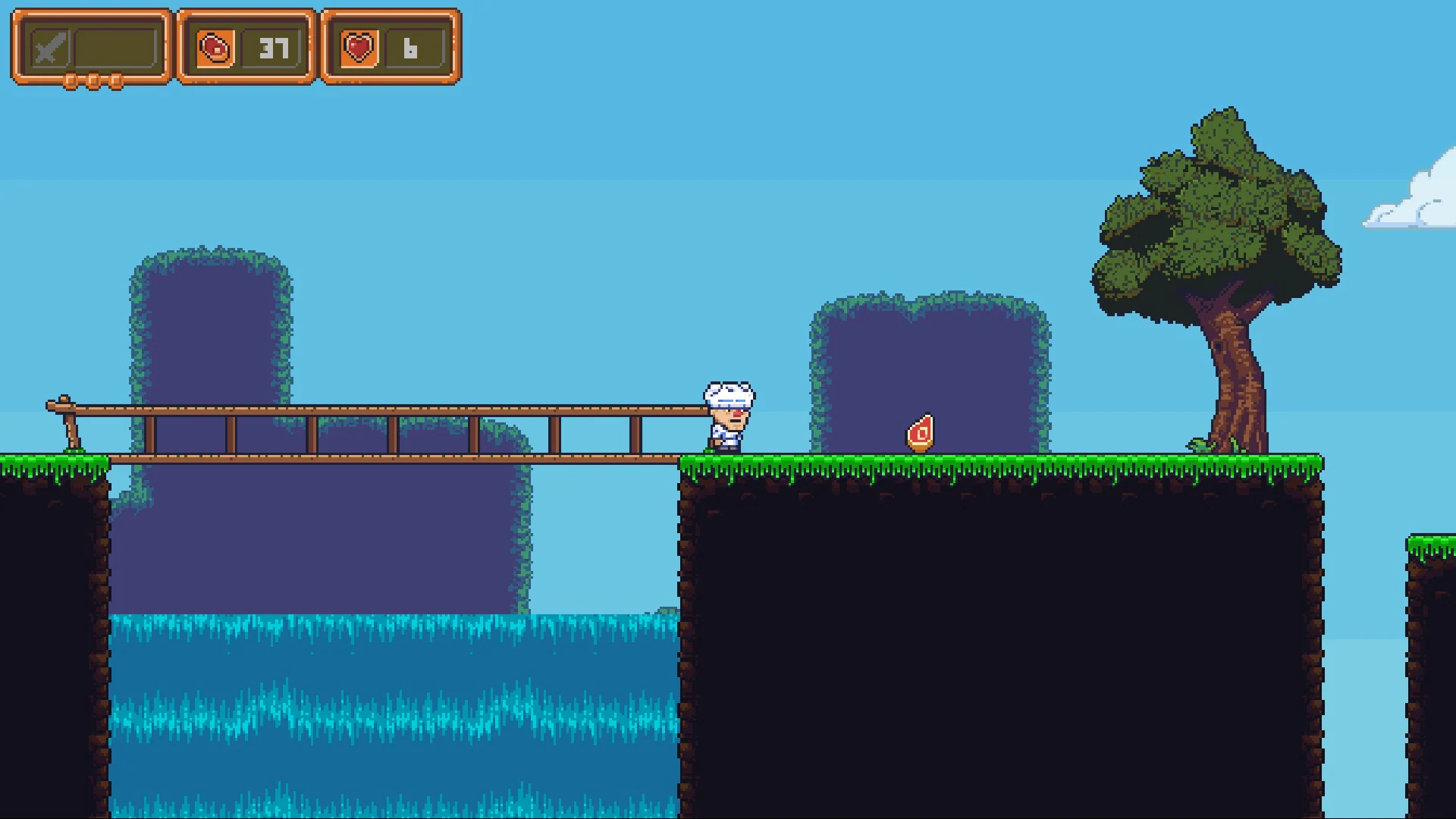
Task: Click the blue waterfall between the cliffs
Action: click(394, 705)
